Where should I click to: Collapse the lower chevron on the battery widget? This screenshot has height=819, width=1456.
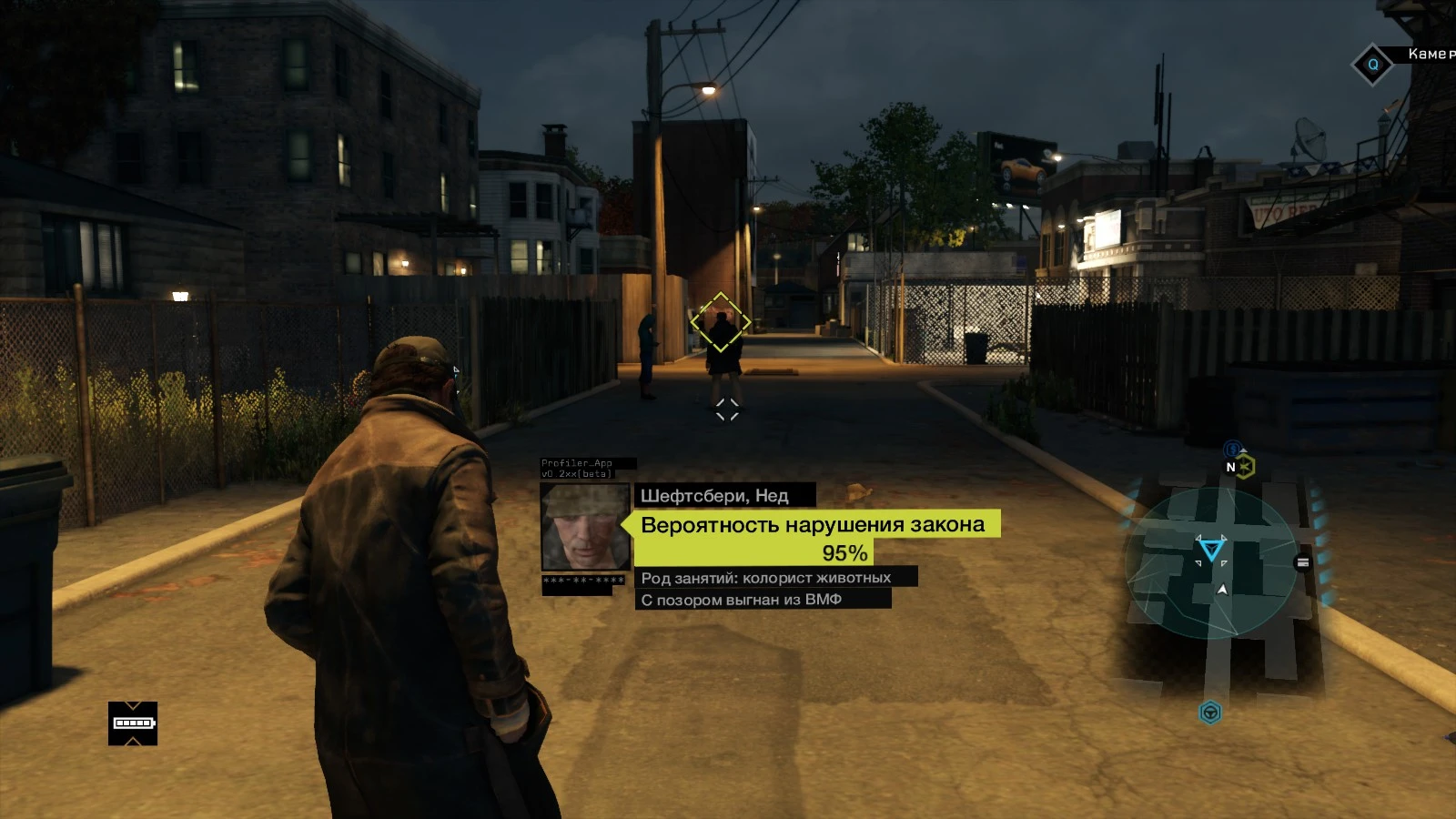(x=132, y=741)
